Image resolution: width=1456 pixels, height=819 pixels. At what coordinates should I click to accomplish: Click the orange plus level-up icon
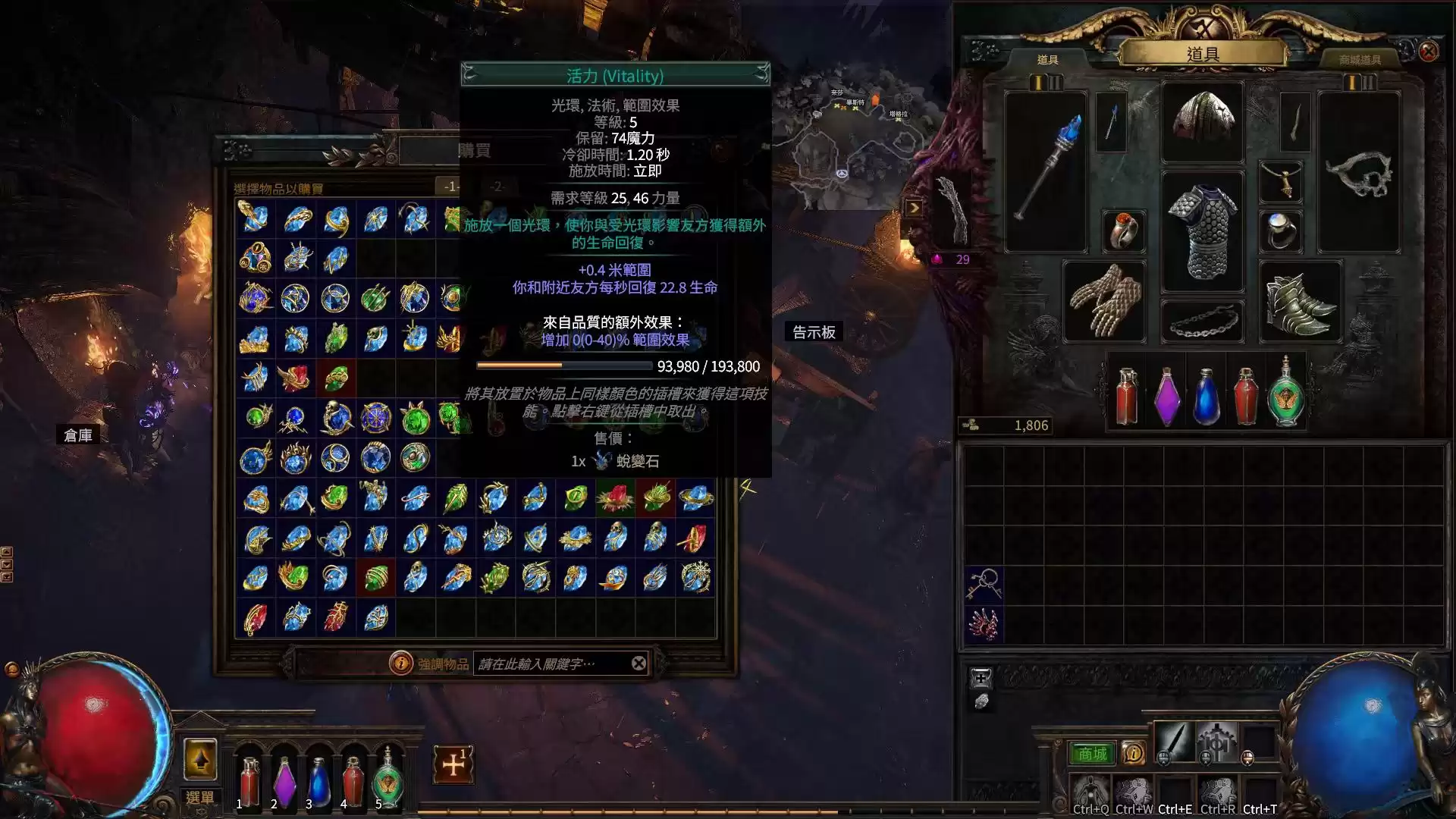453,764
